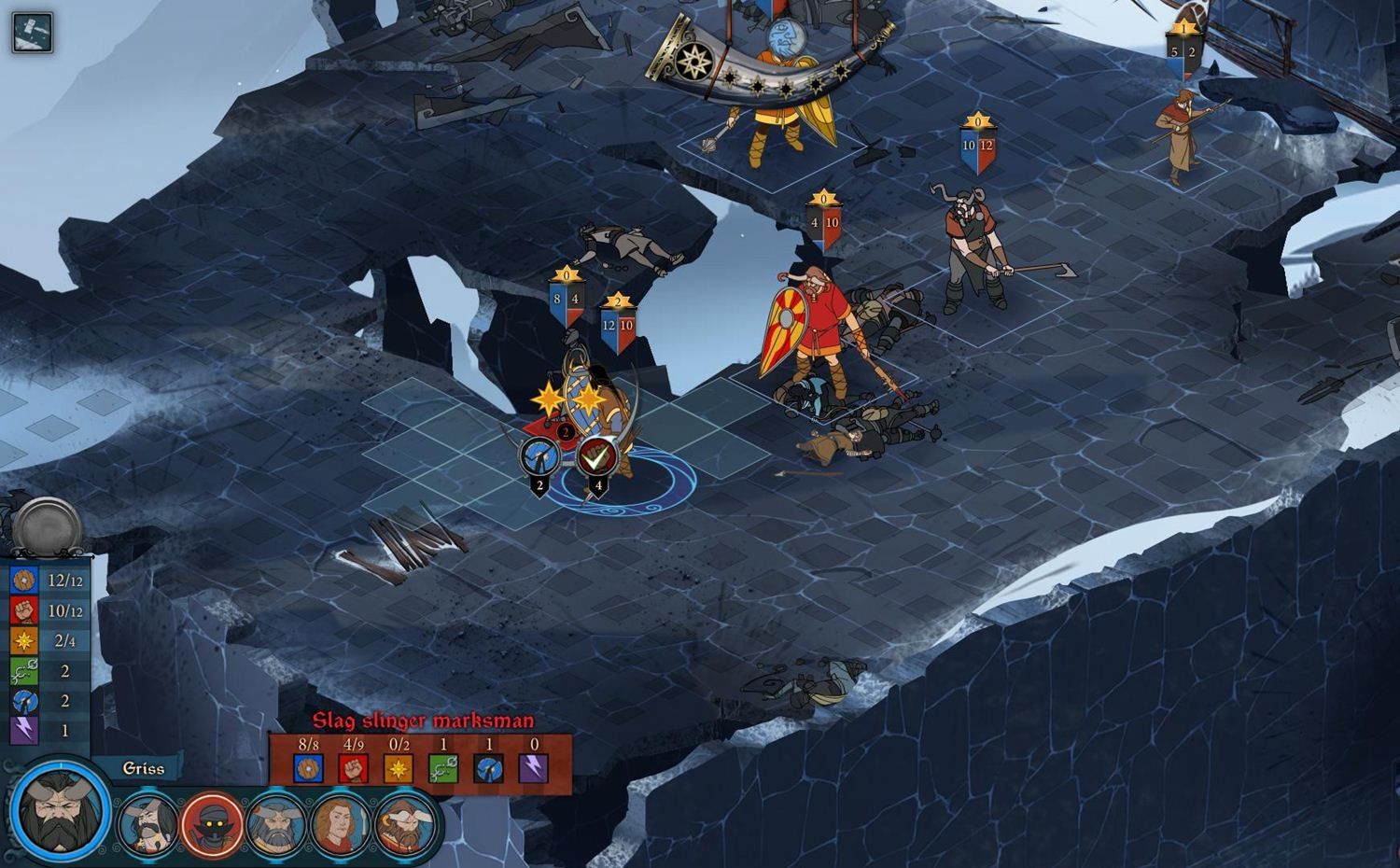Choose the dark-mustached varl portrait beside Griss
Screen dimensions: 1400x868
coord(147,824)
